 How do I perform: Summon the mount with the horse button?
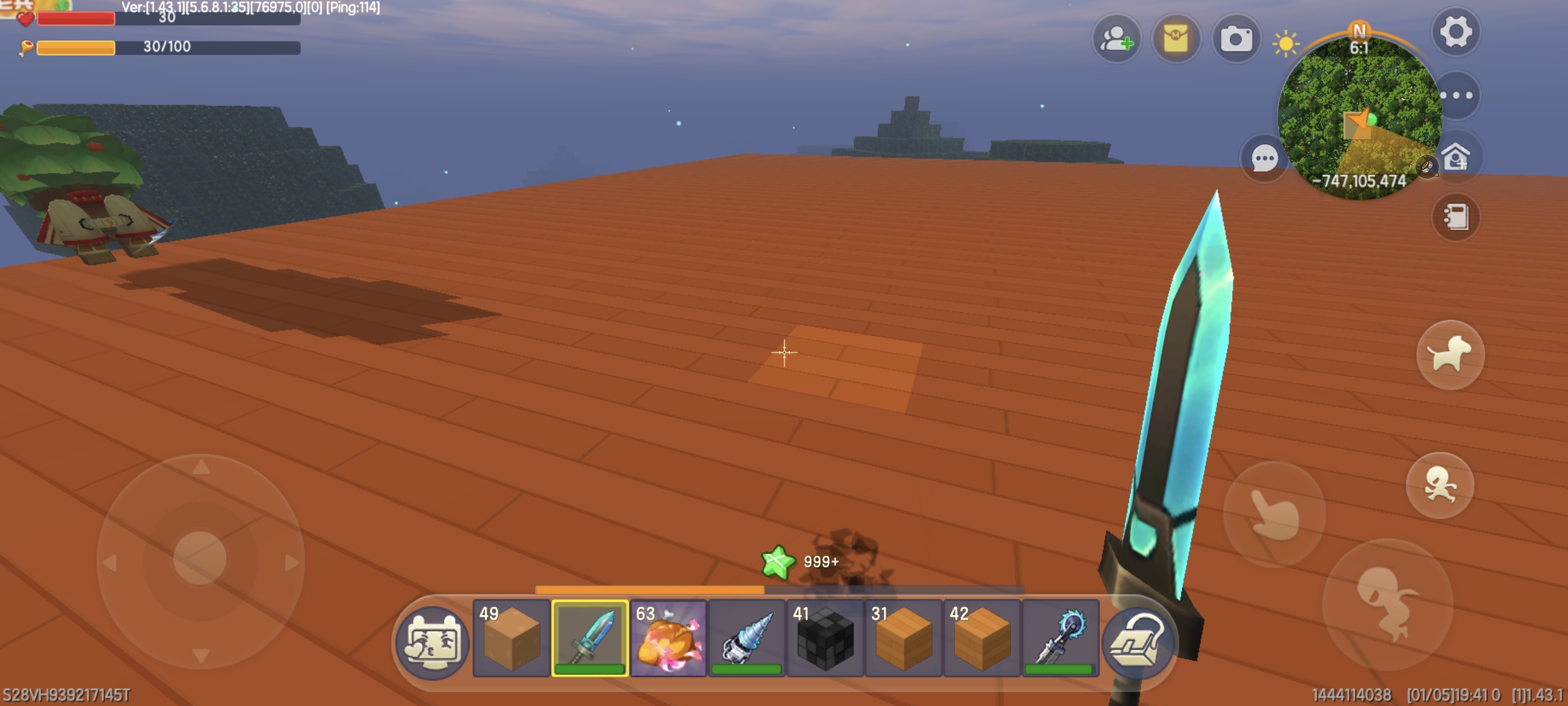coord(1450,355)
